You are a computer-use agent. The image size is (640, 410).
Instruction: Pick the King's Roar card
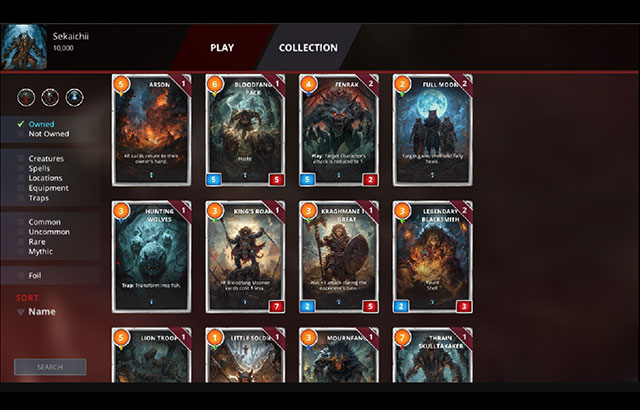pos(246,258)
